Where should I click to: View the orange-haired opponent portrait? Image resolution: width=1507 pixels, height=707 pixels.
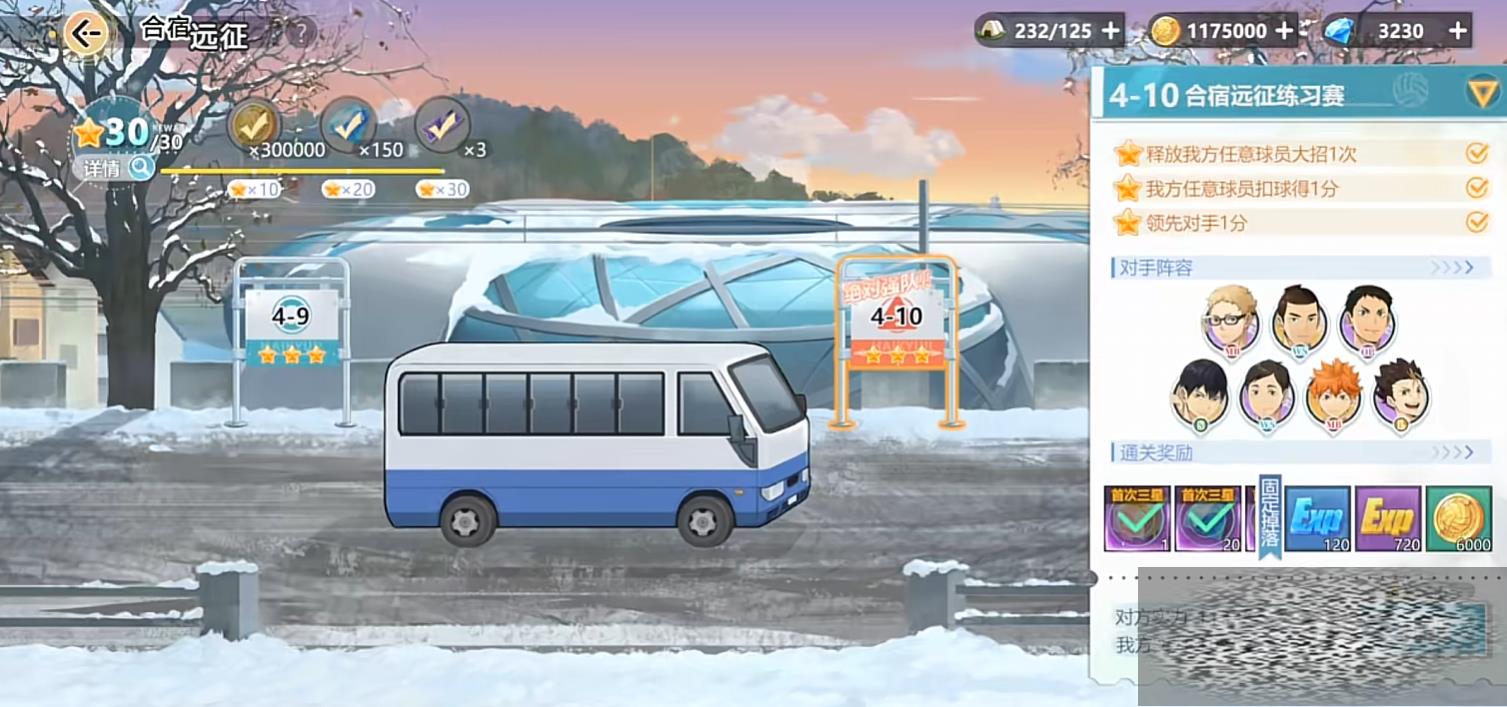pyautogui.click(x=1333, y=393)
